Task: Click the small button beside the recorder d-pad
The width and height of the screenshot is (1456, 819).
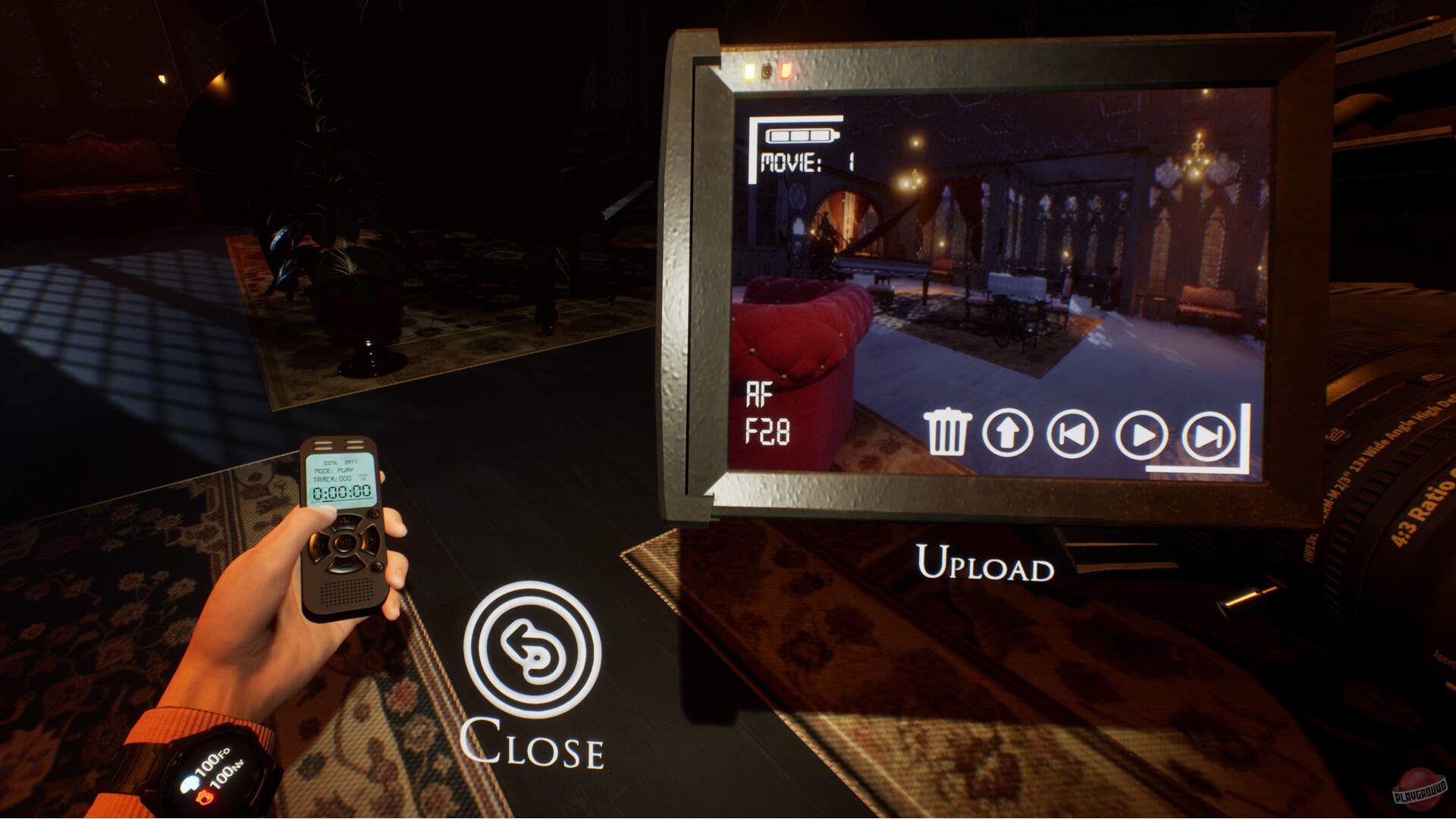Action: [x=373, y=513]
